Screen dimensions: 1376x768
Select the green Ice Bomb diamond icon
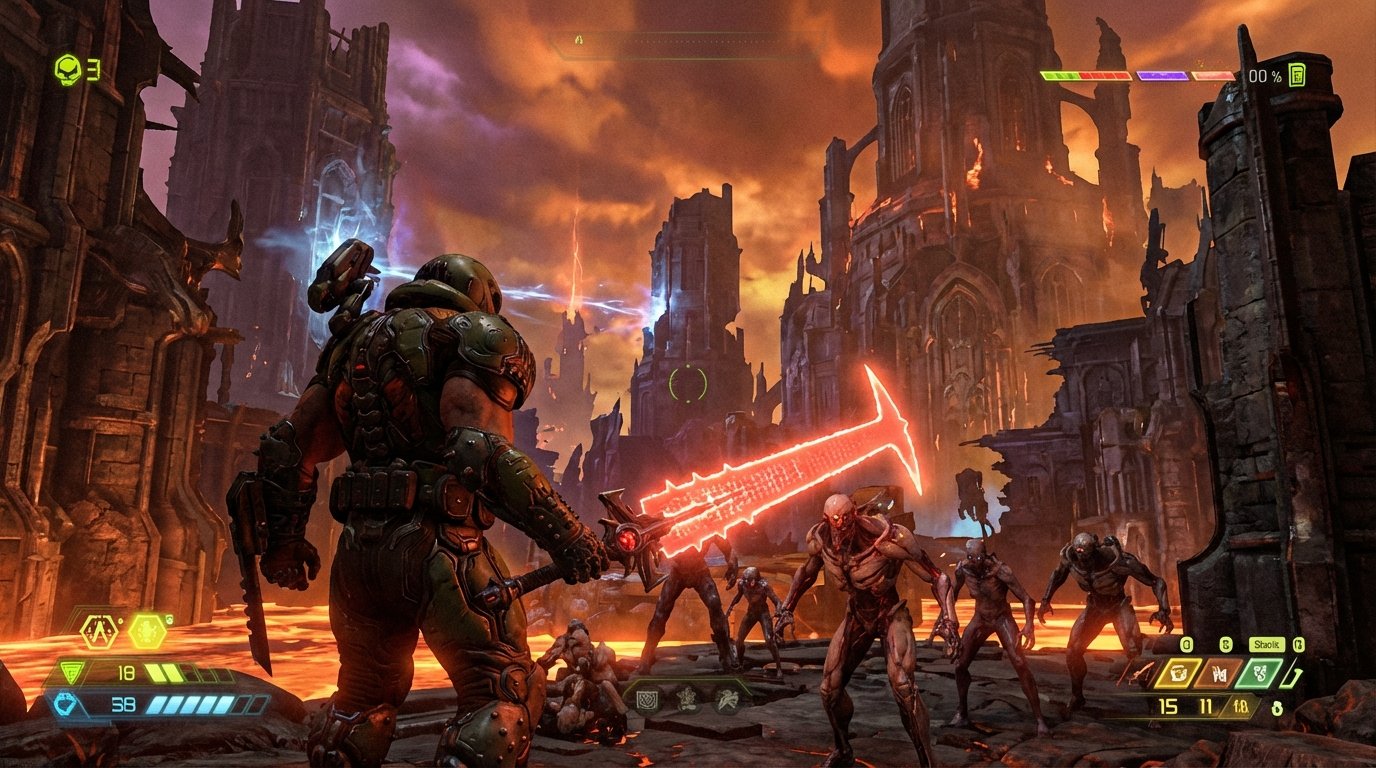click(1259, 672)
